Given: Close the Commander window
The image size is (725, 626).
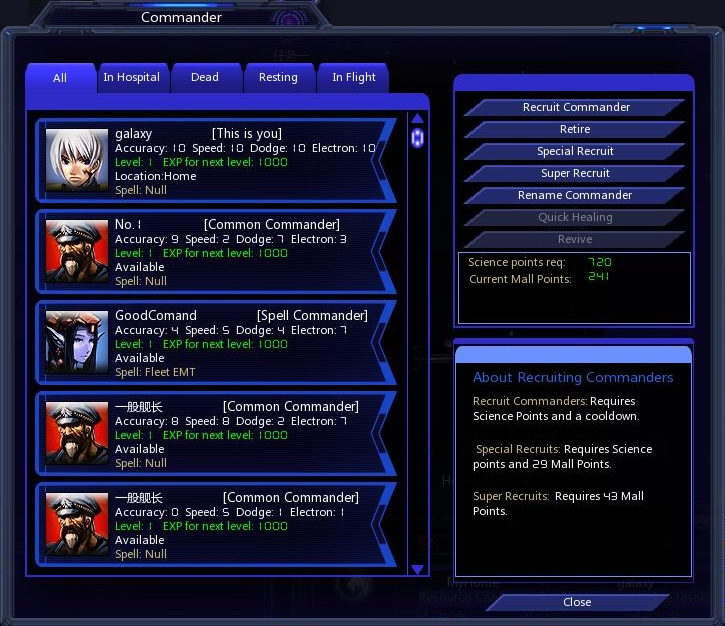Looking at the screenshot, I should coord(577,602).
